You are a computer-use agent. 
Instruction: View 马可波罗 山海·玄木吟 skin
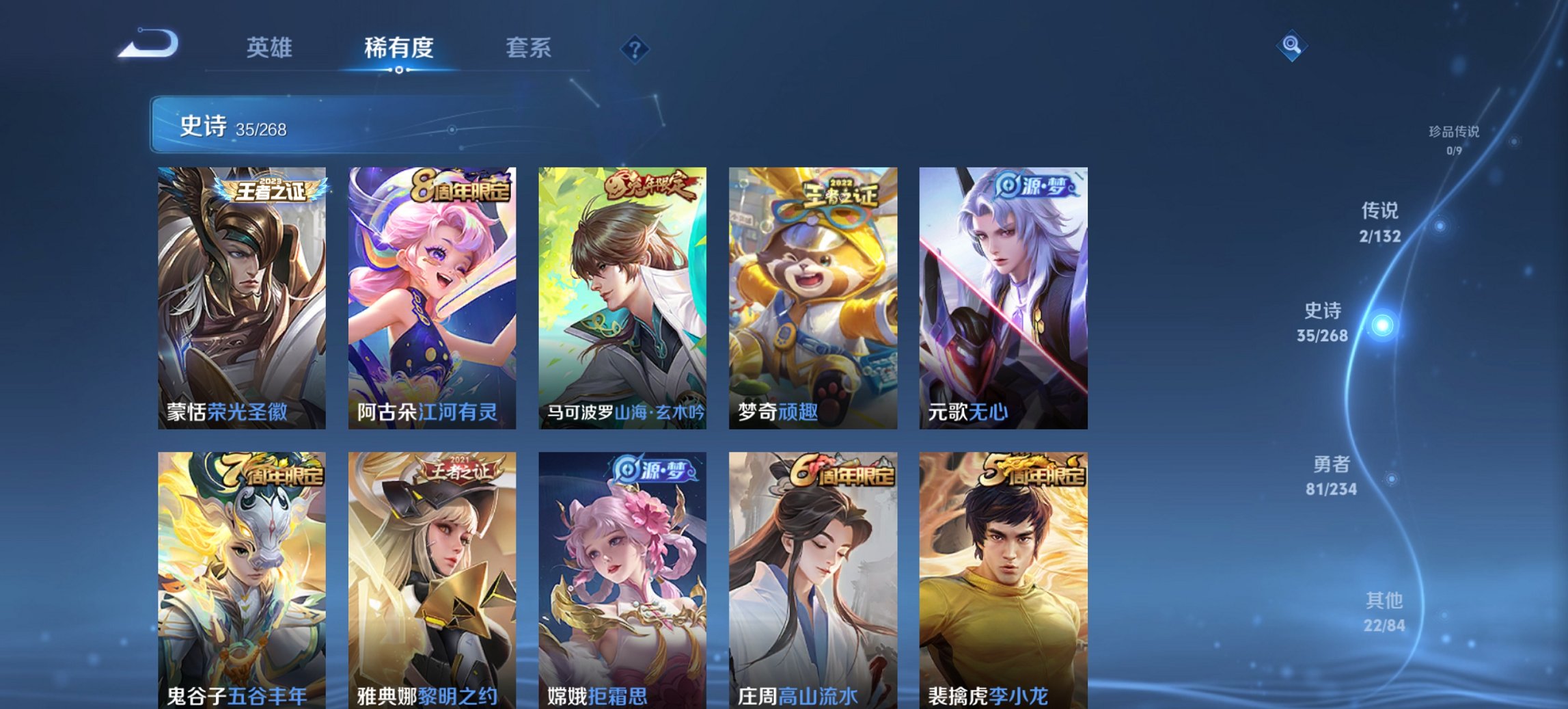(624, 294)
